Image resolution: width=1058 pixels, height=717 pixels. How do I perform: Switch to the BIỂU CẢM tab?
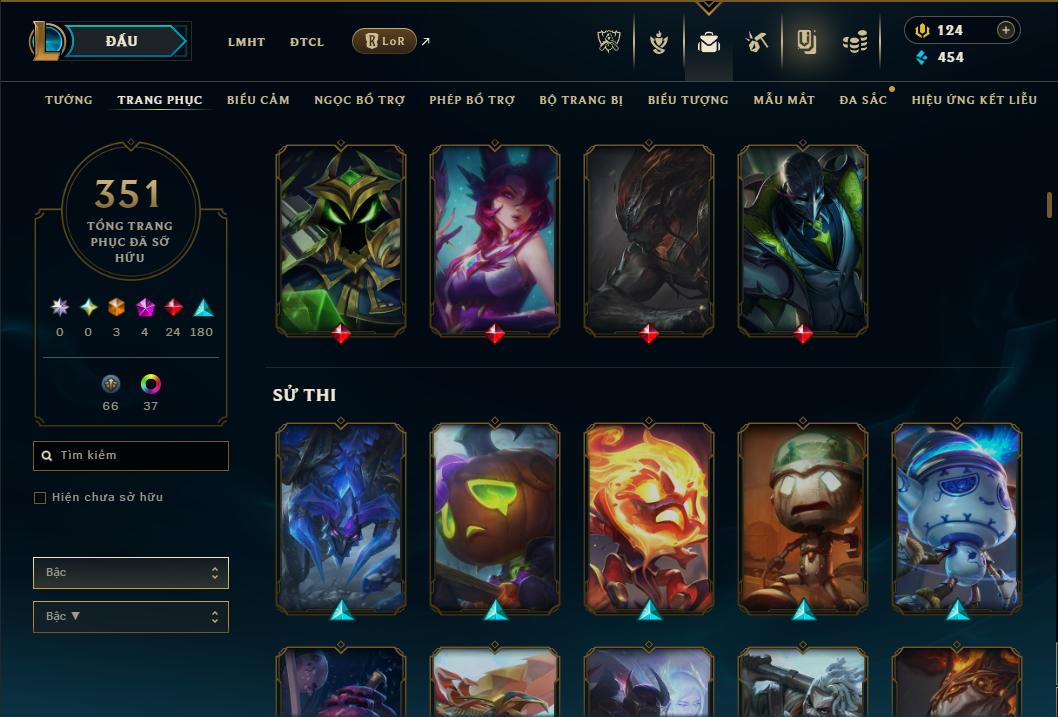[x=258, y=100]
